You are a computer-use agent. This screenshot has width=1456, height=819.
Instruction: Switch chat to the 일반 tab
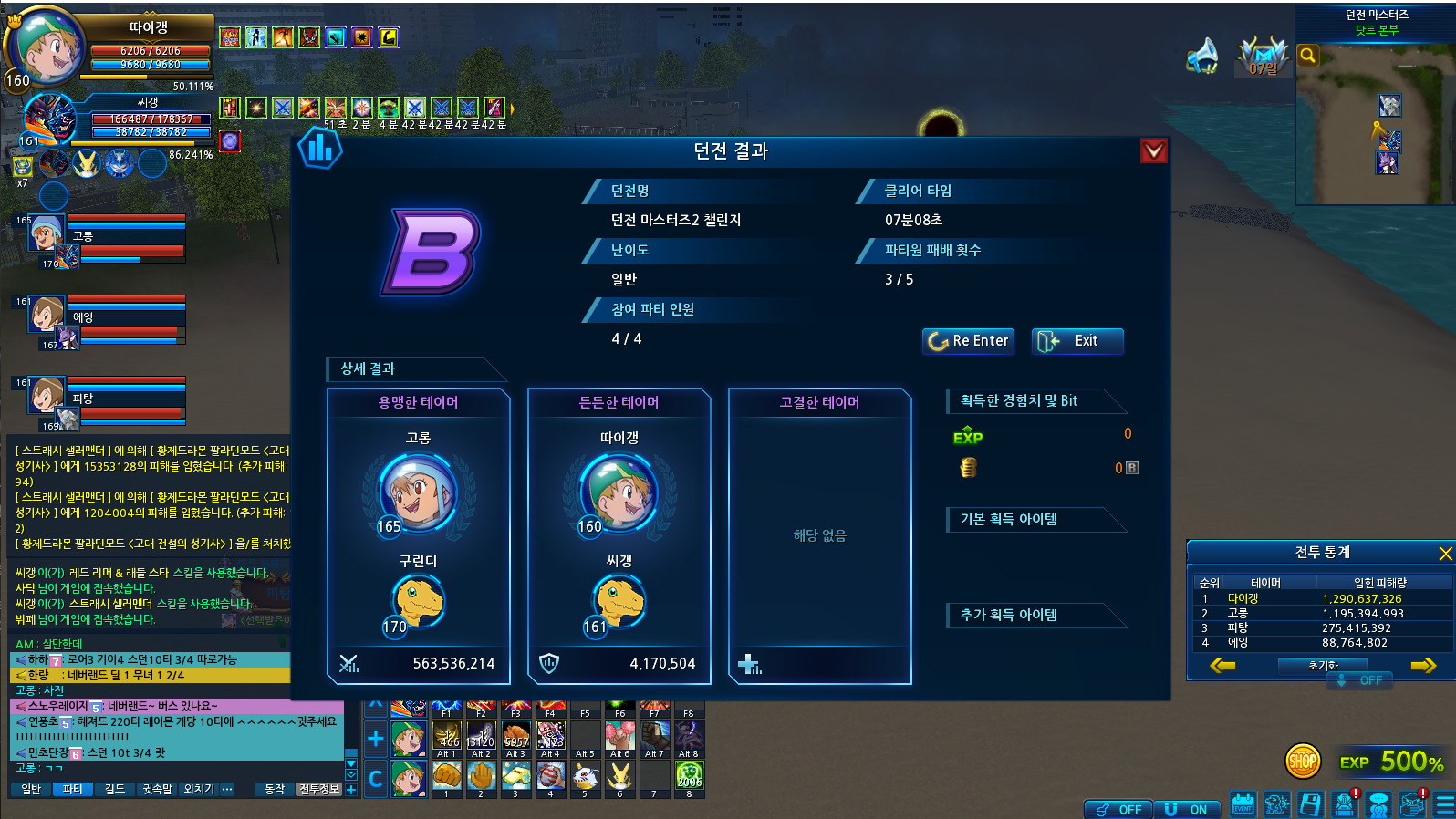click(x=31, y=789)
